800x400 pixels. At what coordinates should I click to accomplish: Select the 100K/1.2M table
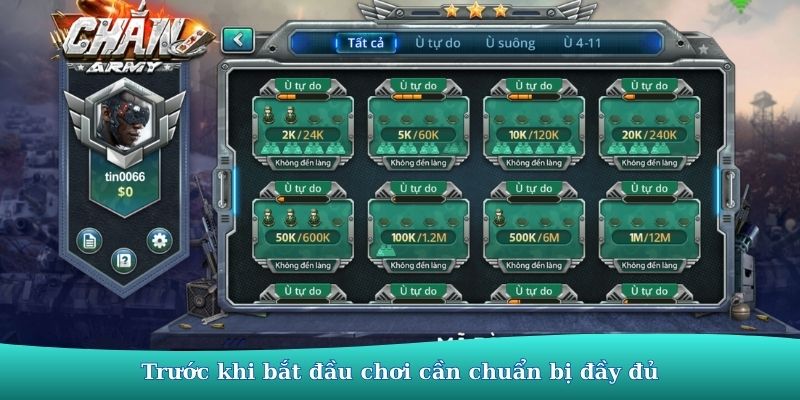418,229
